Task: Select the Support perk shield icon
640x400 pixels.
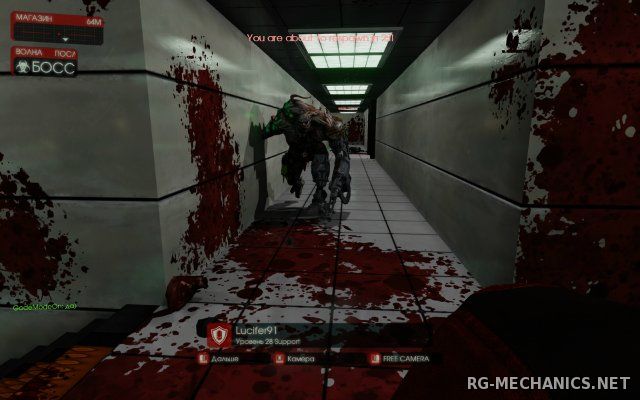Action: (218, 334)
